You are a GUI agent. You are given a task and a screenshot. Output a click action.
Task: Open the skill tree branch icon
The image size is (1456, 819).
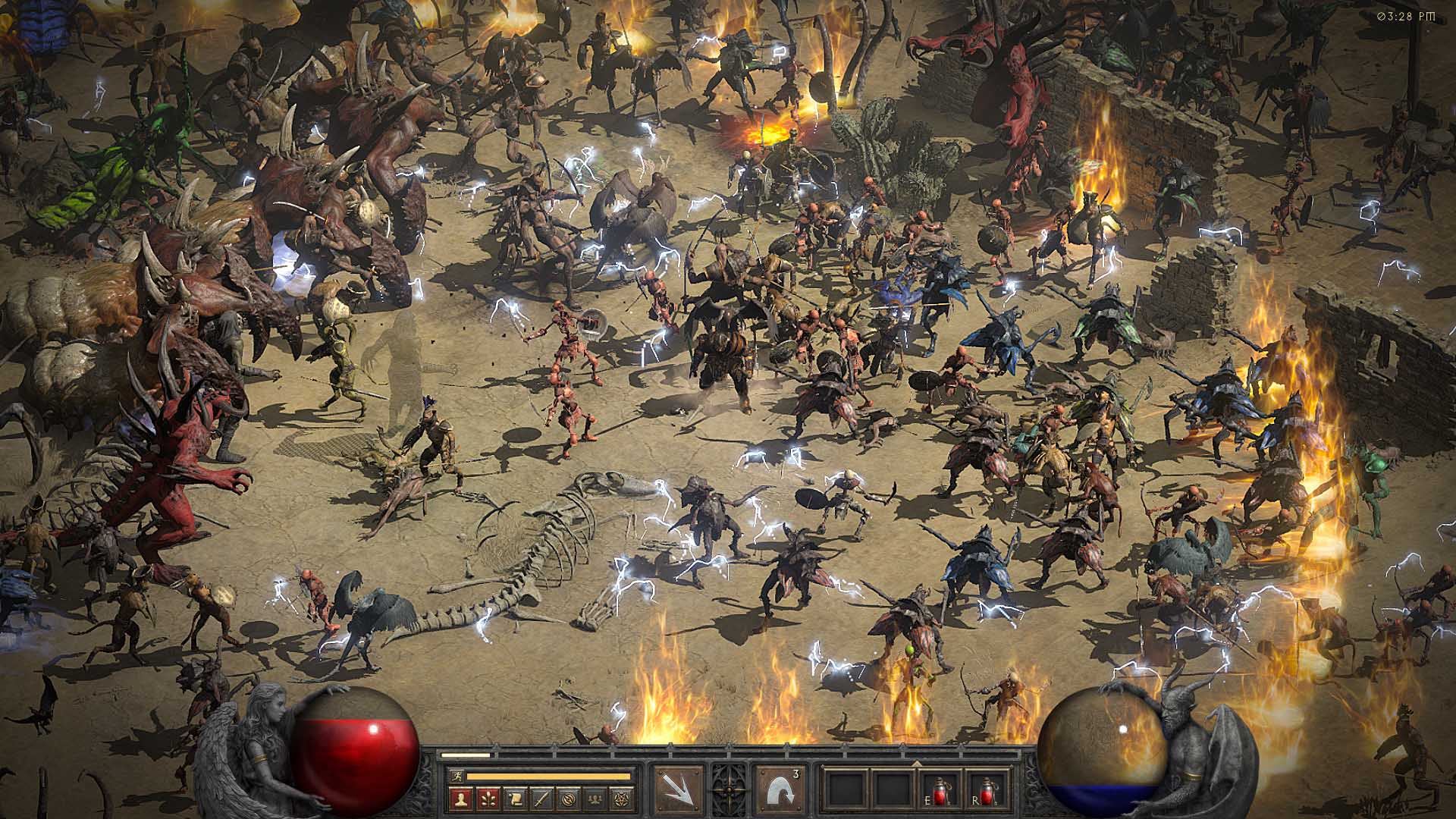(x=486, y=797)
